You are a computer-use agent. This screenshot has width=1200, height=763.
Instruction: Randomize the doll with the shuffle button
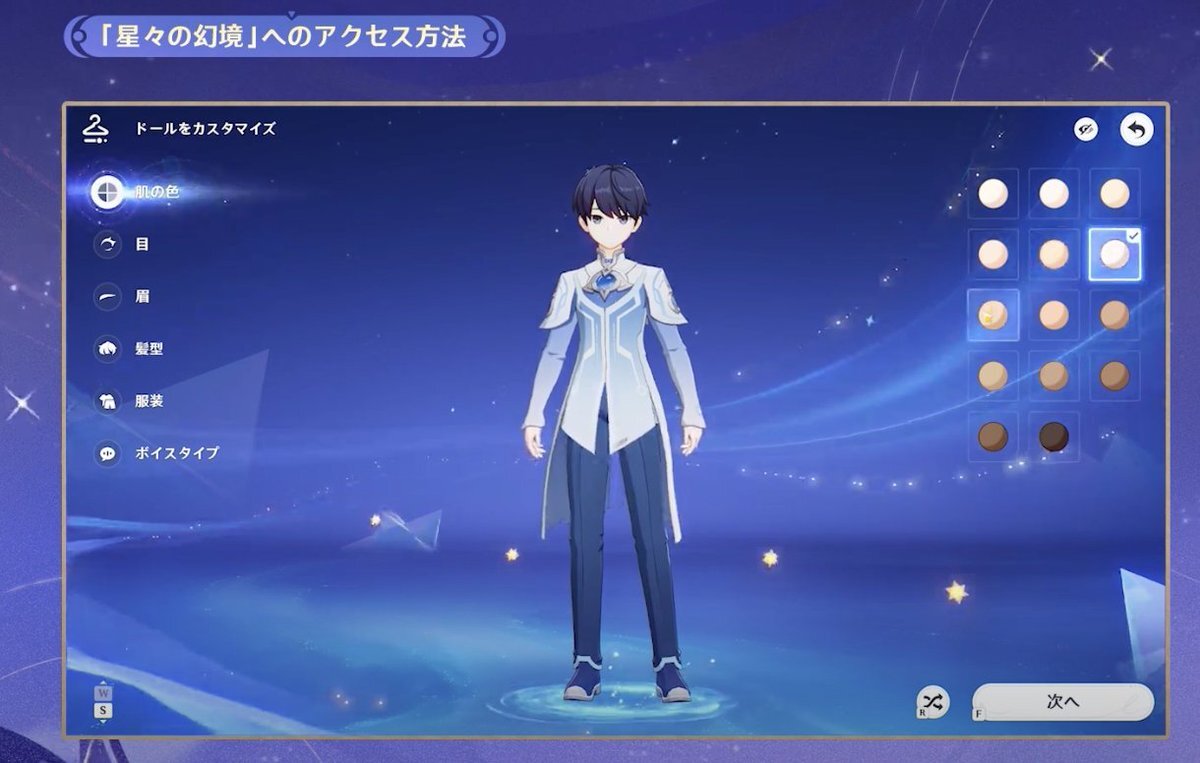pyautogui.click(x=933, y=701)
